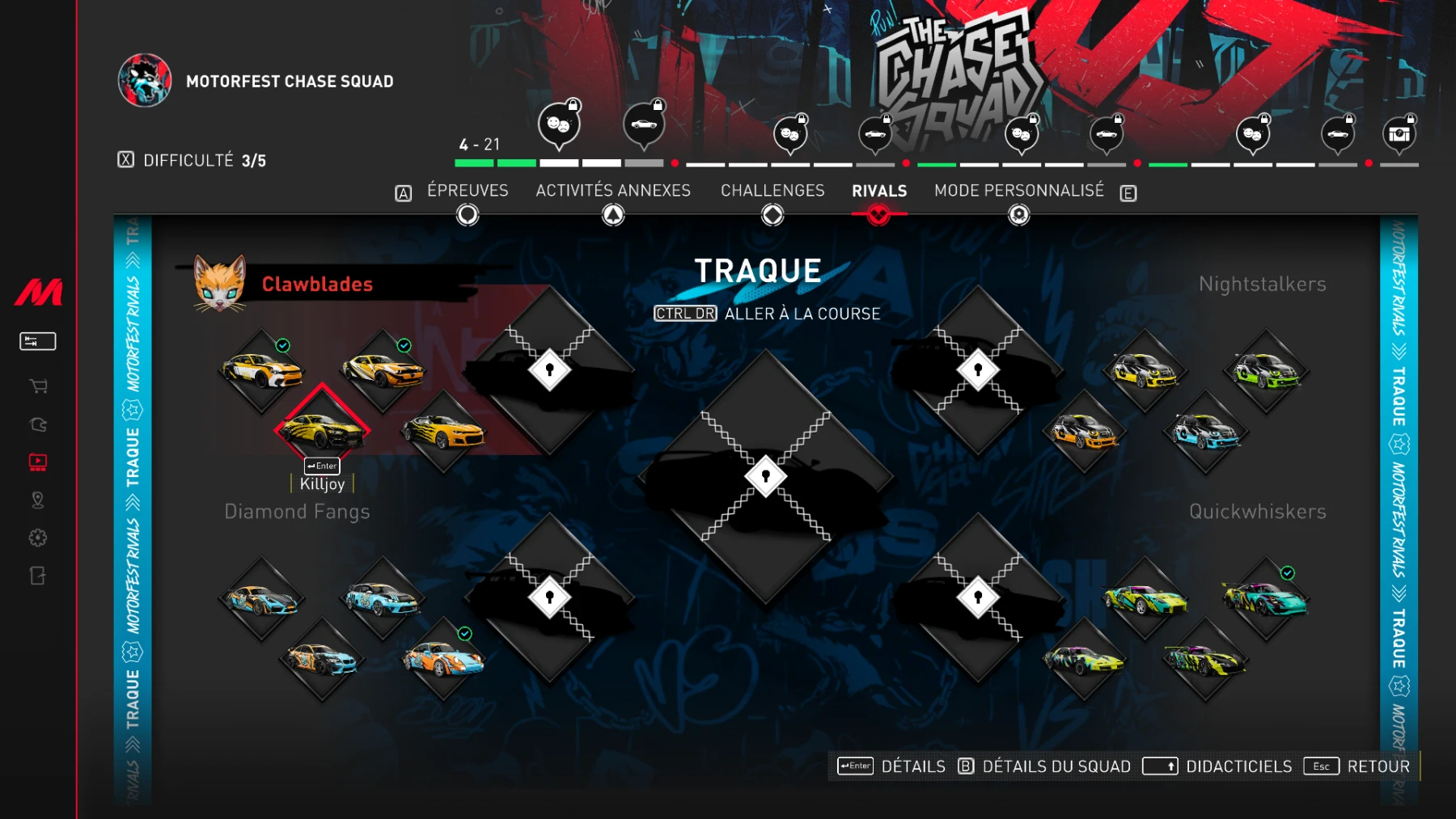
Task: Switch to Mode Personnalisé tab
Action: pos(1018,191)
